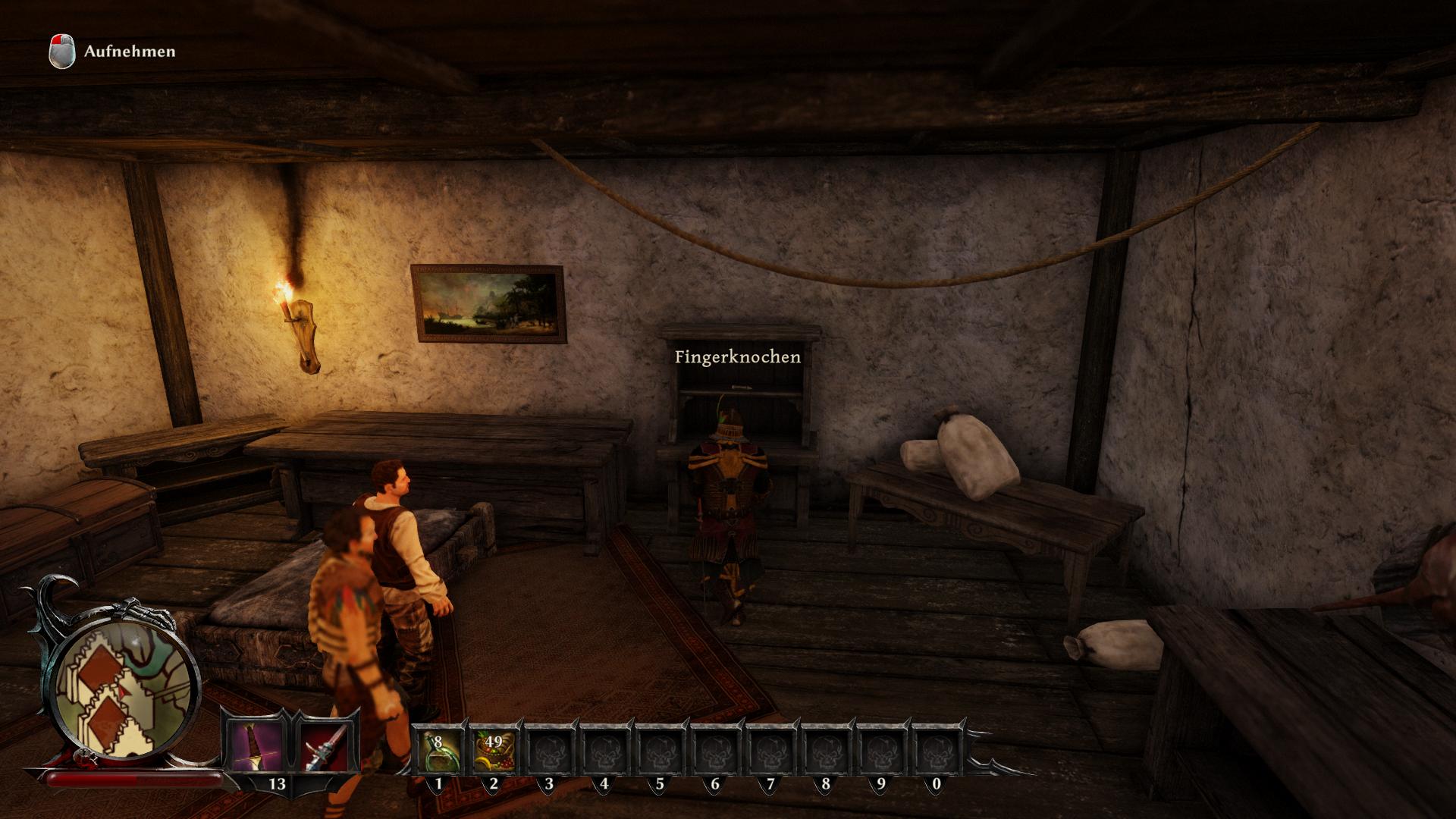This screenshot has height=819, width=1456.
Task: Use the green potion in slot 1
Action: (438, 748)
